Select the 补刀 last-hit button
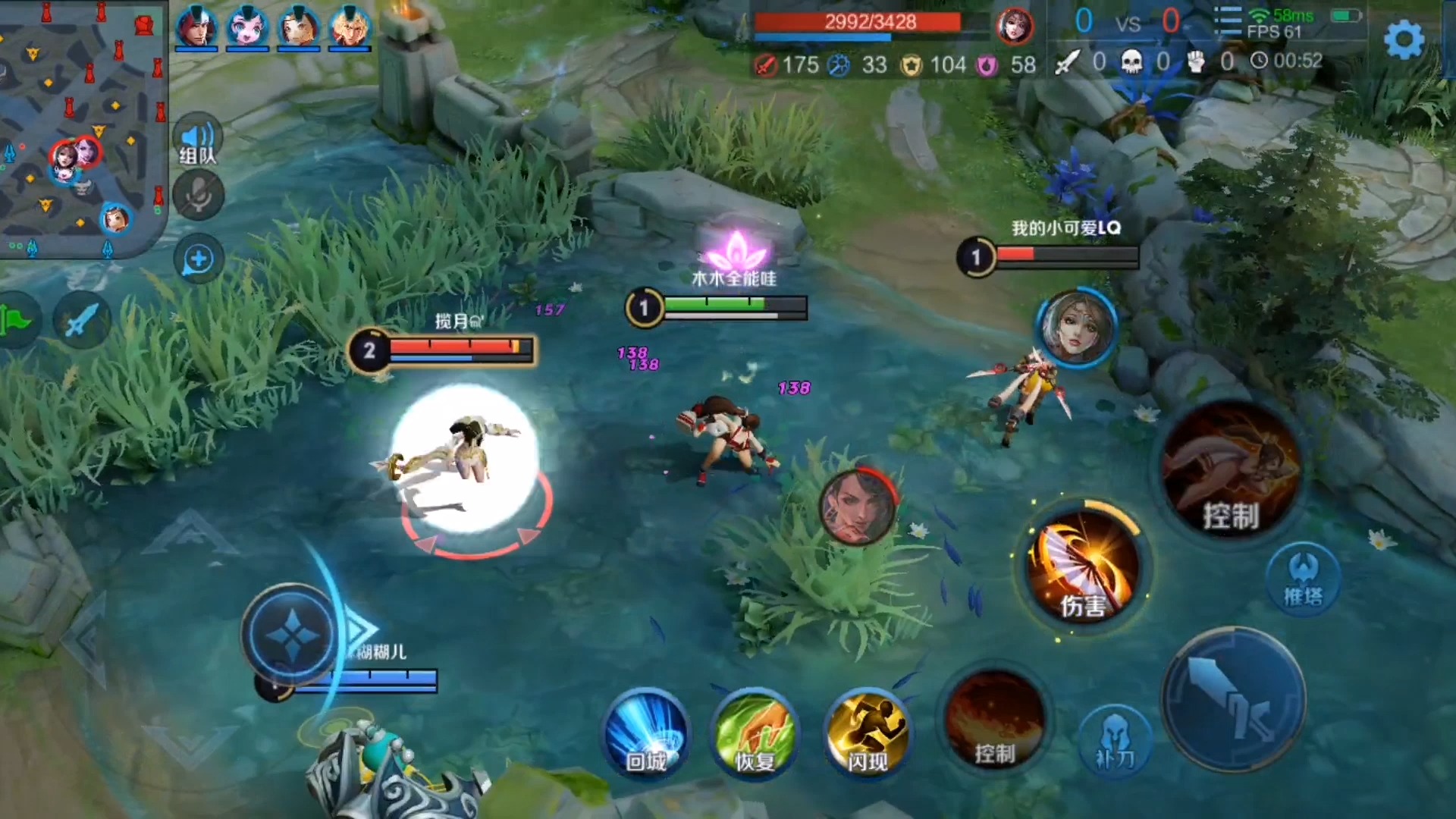Image resolution: width=1456 pixels, height=819 pixels. pos(1114,738)
